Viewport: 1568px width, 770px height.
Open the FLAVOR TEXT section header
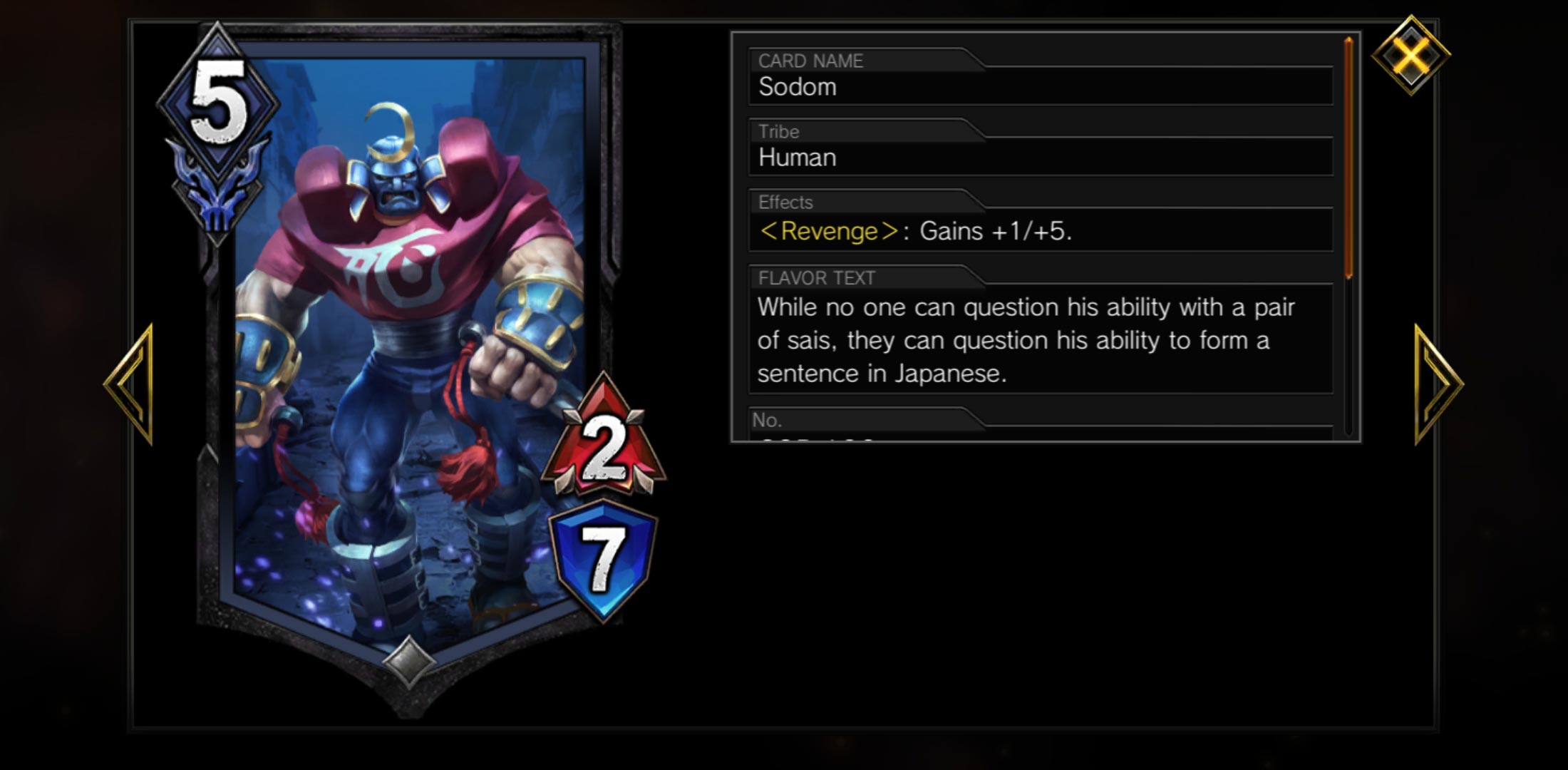(x=816, y=279)
